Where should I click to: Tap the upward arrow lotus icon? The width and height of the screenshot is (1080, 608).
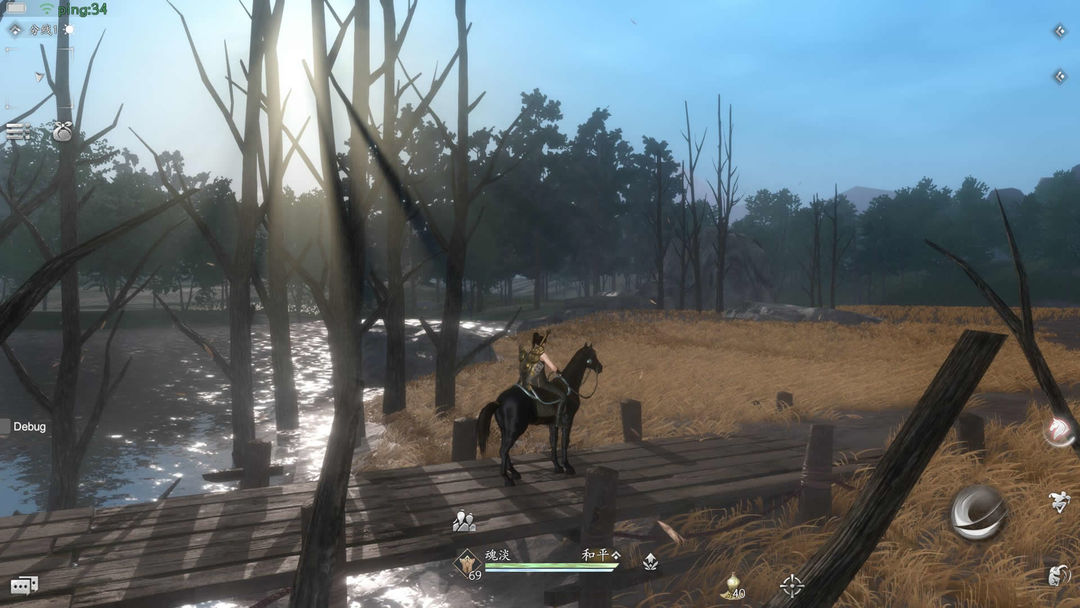(x=650, y=562)
